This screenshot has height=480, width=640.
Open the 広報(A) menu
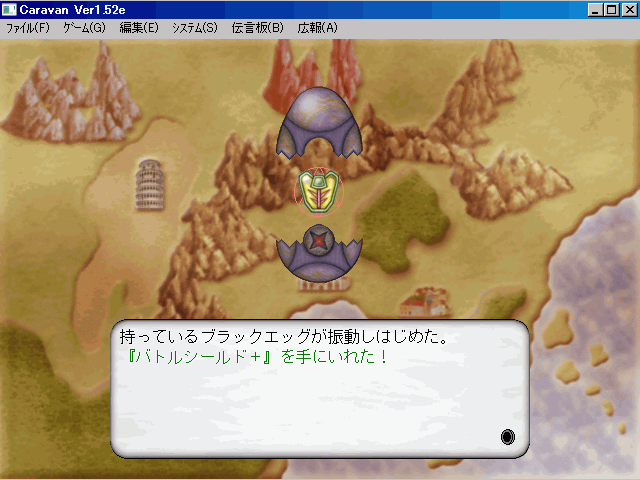click(317, 28)
